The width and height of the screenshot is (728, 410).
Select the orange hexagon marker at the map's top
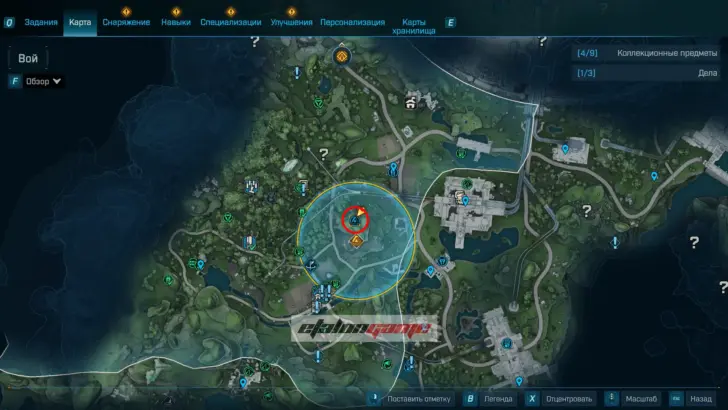(x=342, y=58)
